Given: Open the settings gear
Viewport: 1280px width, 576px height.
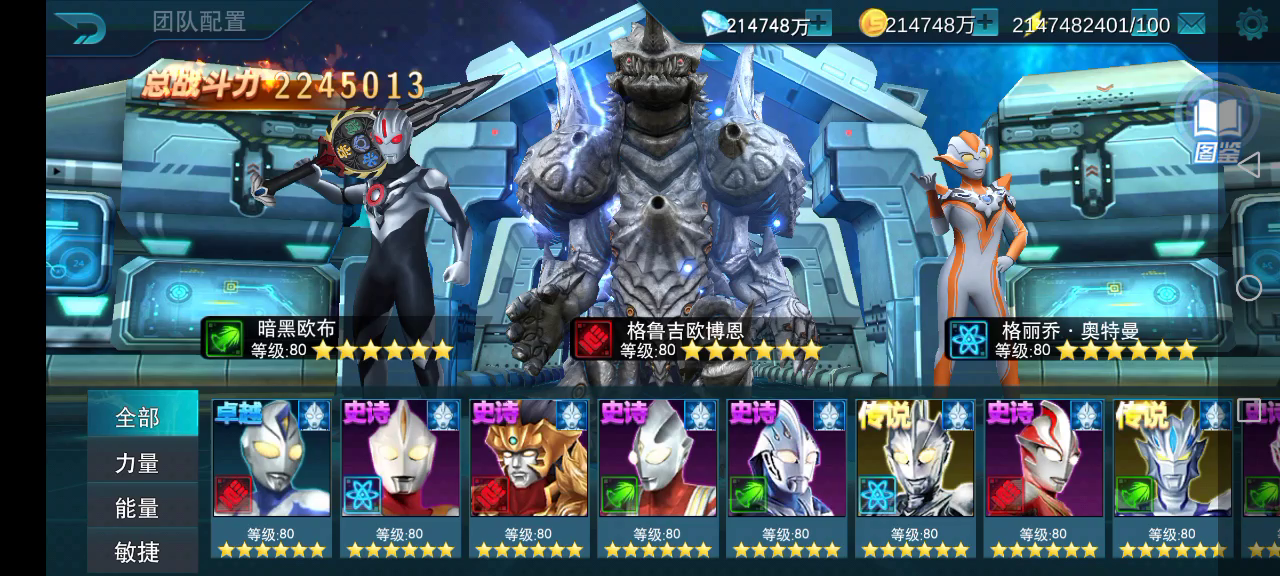Looking at the screenshot, I should (x=1251, y=24).
